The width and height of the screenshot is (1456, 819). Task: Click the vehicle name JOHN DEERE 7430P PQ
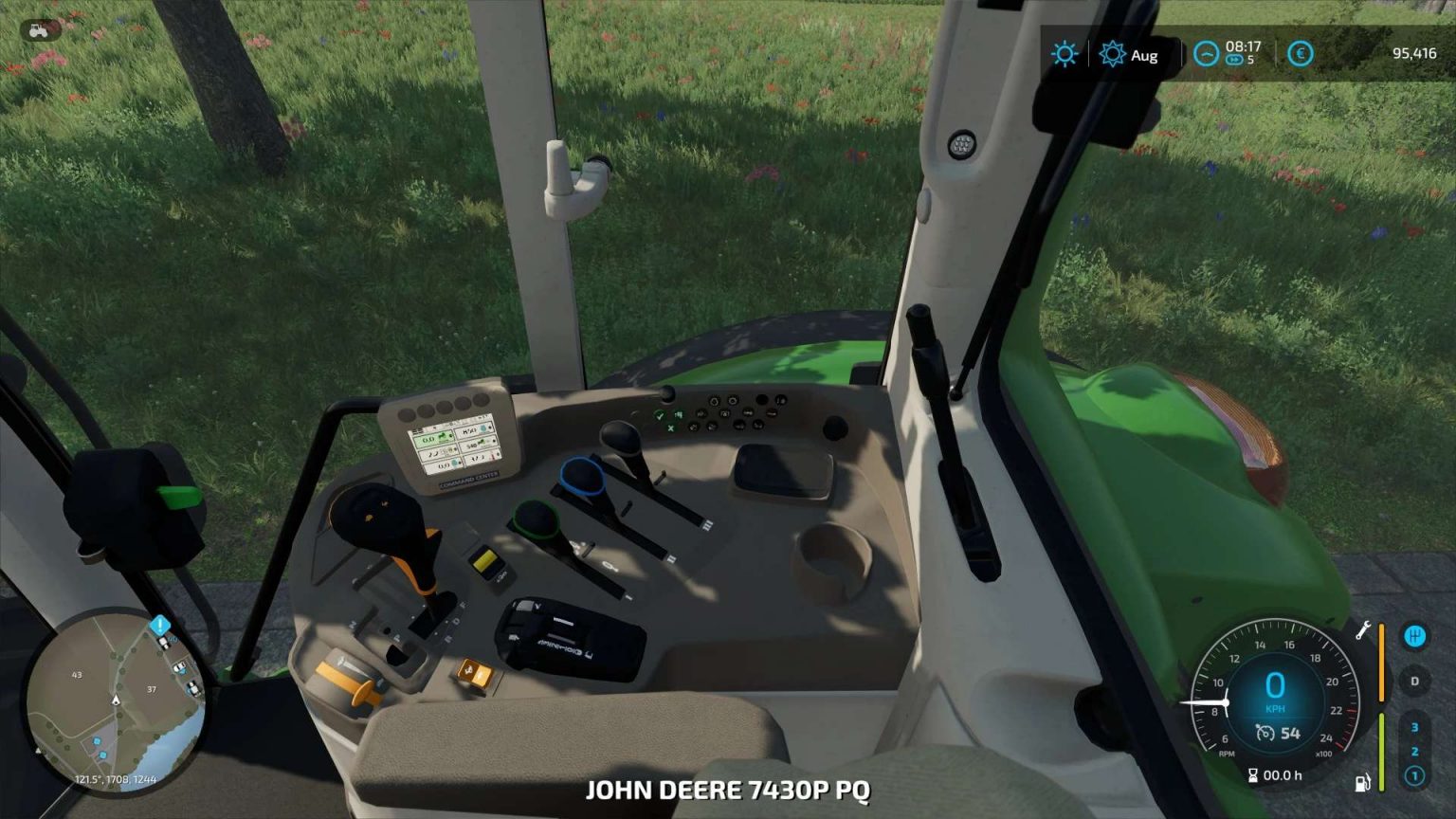(x=730, y=790)
